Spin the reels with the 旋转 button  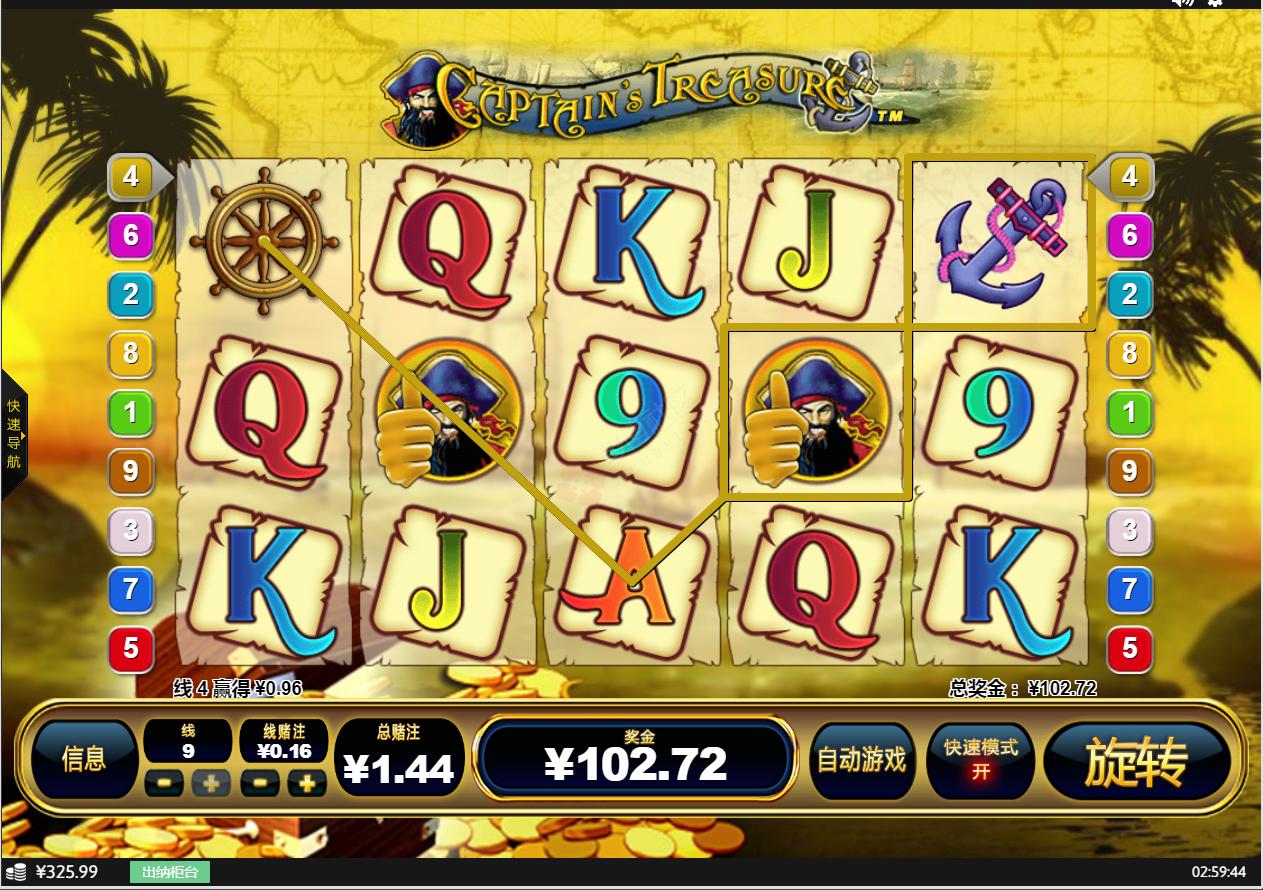[1136, 762]
